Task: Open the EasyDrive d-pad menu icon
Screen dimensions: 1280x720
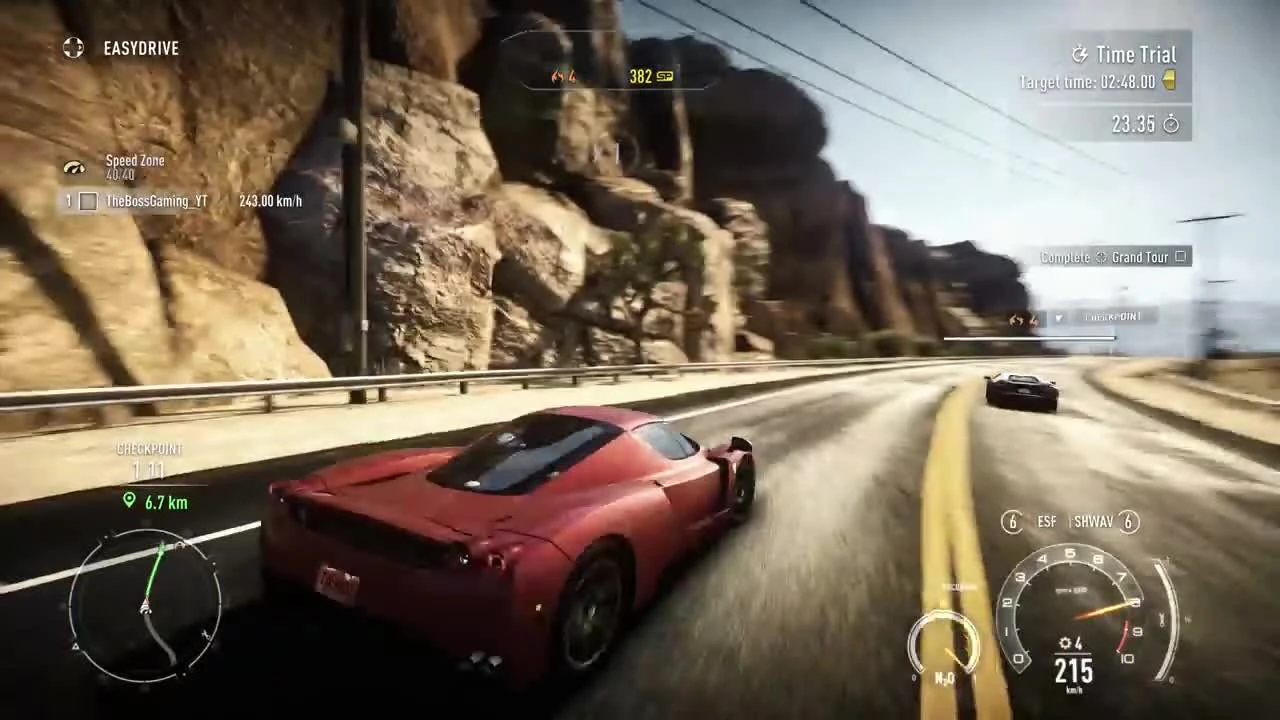Action: pyautogui.click(x=73, y=48)
